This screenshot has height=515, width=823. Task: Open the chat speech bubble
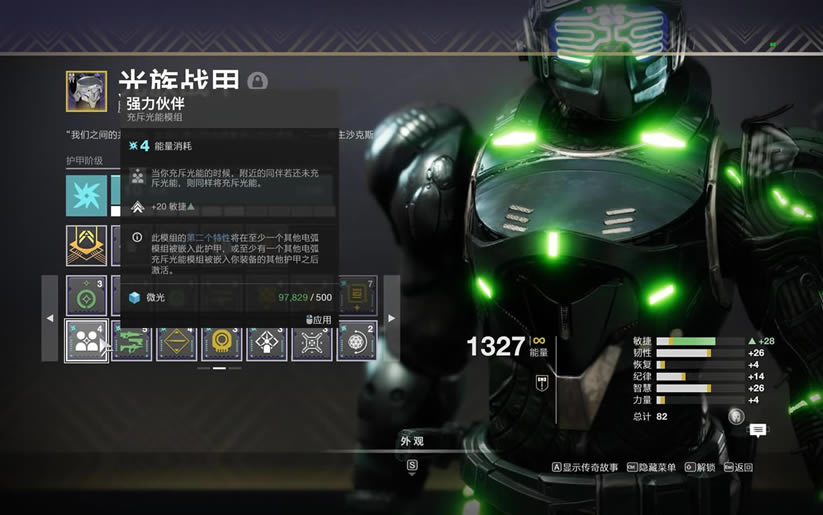(758, 430)
